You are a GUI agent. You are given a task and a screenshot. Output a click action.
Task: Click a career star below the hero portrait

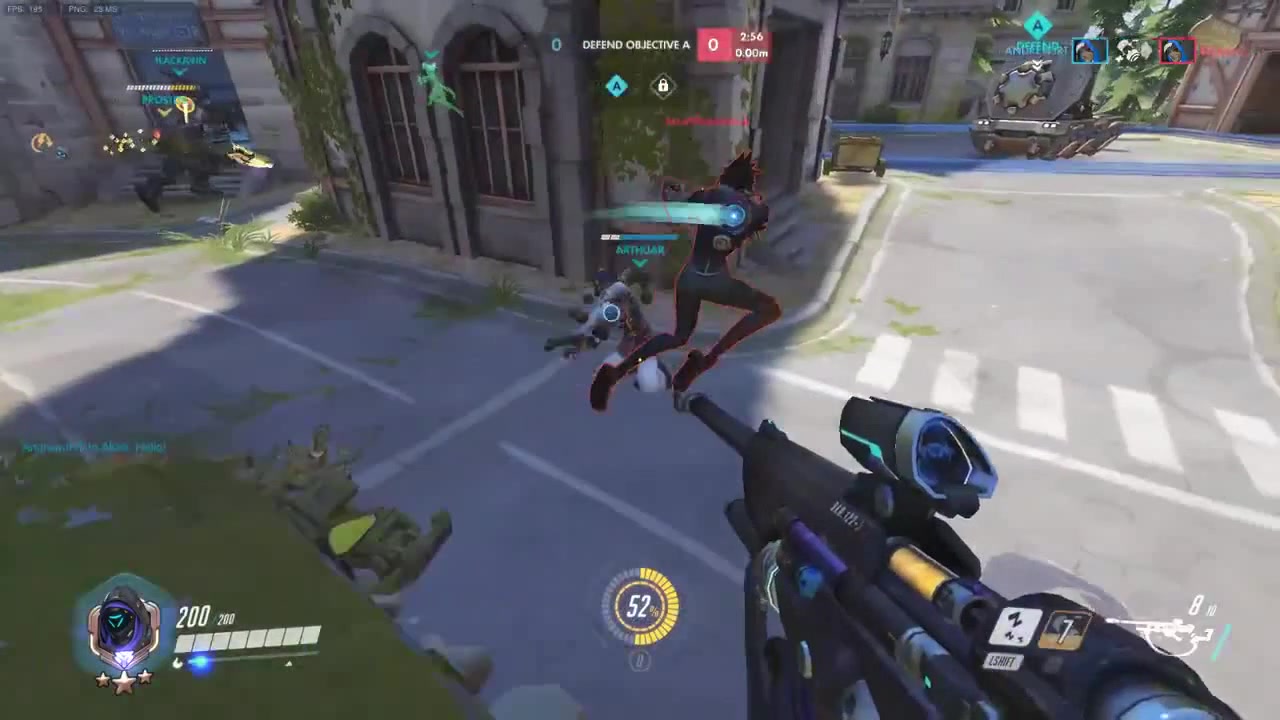[x=123, y=682]
